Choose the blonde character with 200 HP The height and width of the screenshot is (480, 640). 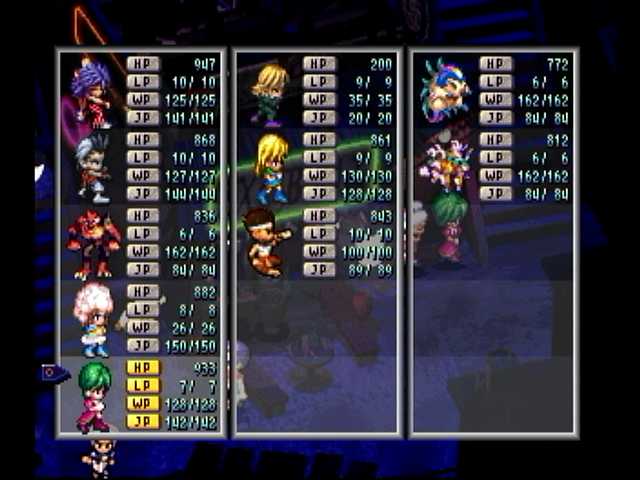click(x=270, y=92)
